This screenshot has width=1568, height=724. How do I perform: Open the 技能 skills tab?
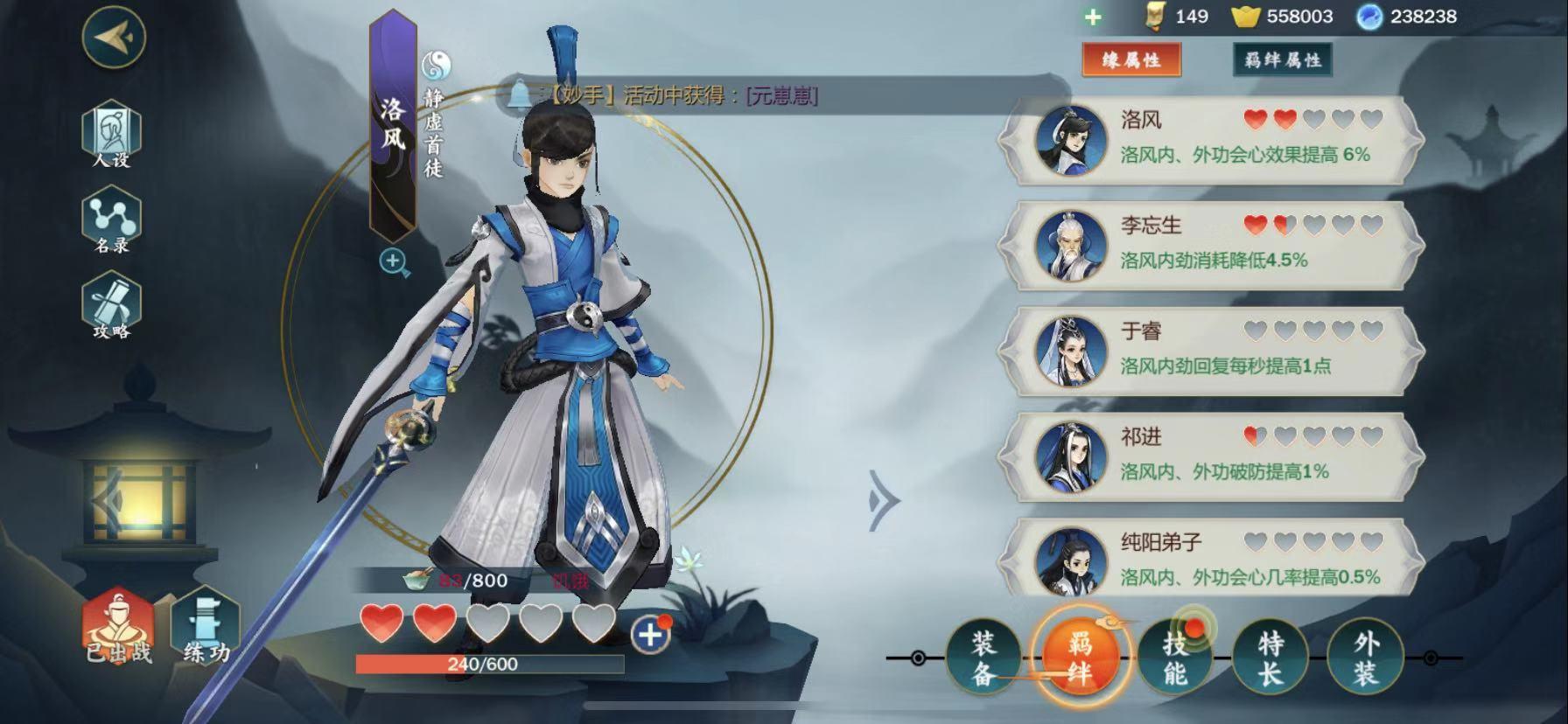[x=1175, y=658]
